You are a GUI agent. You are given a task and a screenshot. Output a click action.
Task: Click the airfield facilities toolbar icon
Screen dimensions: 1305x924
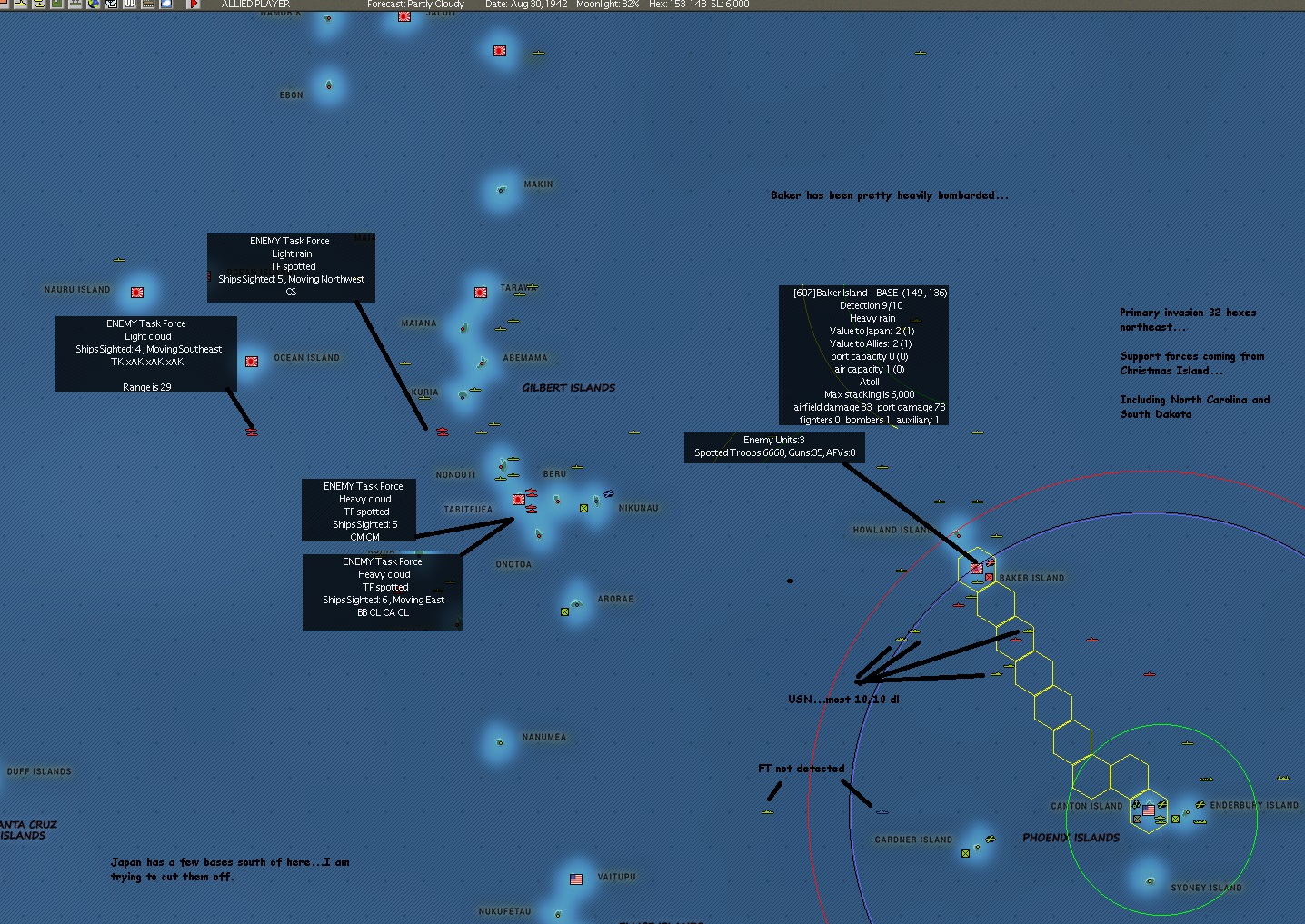click(74, 5)
